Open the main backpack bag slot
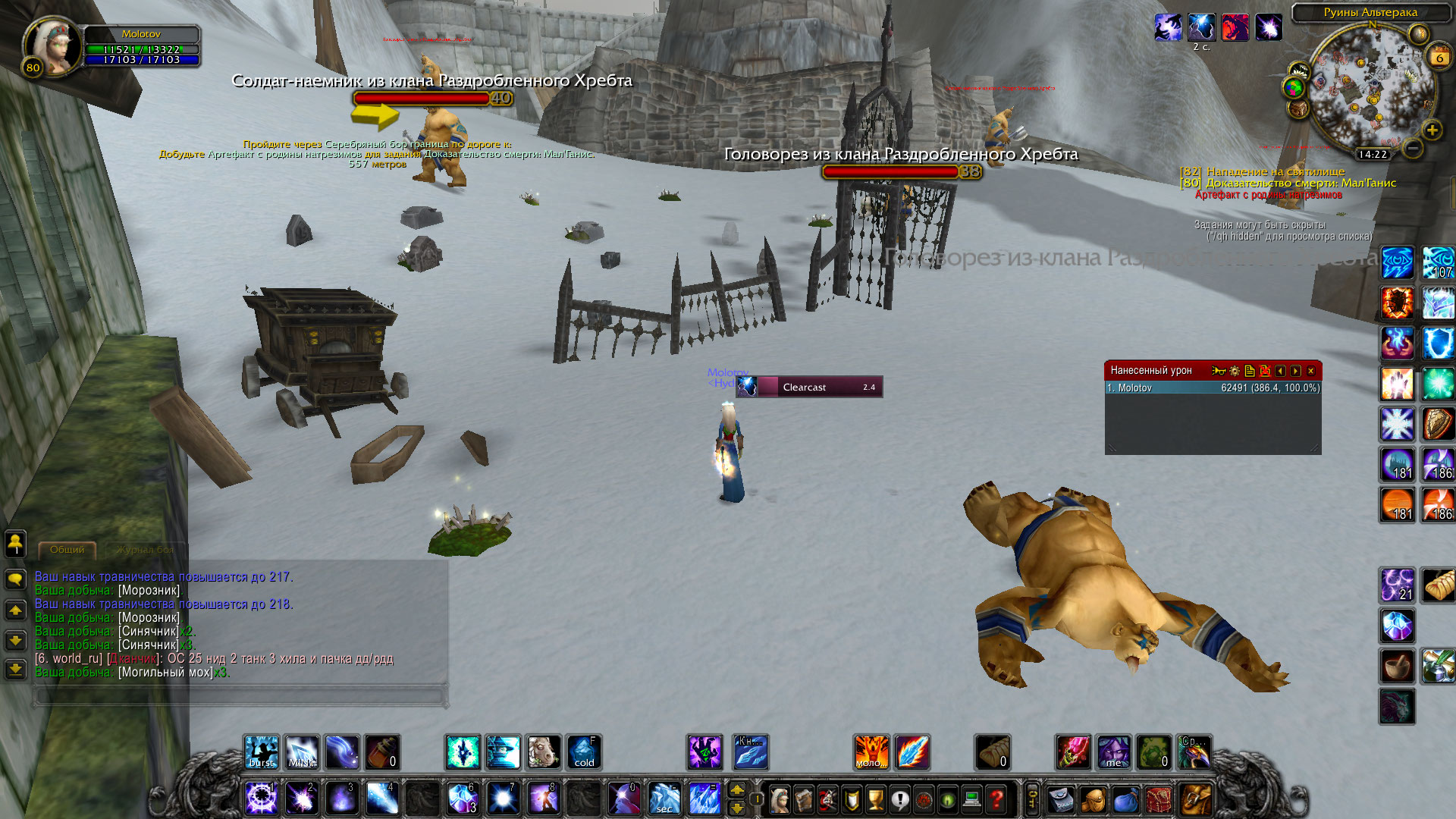The image size is (1456, 819). point(1196,799)
